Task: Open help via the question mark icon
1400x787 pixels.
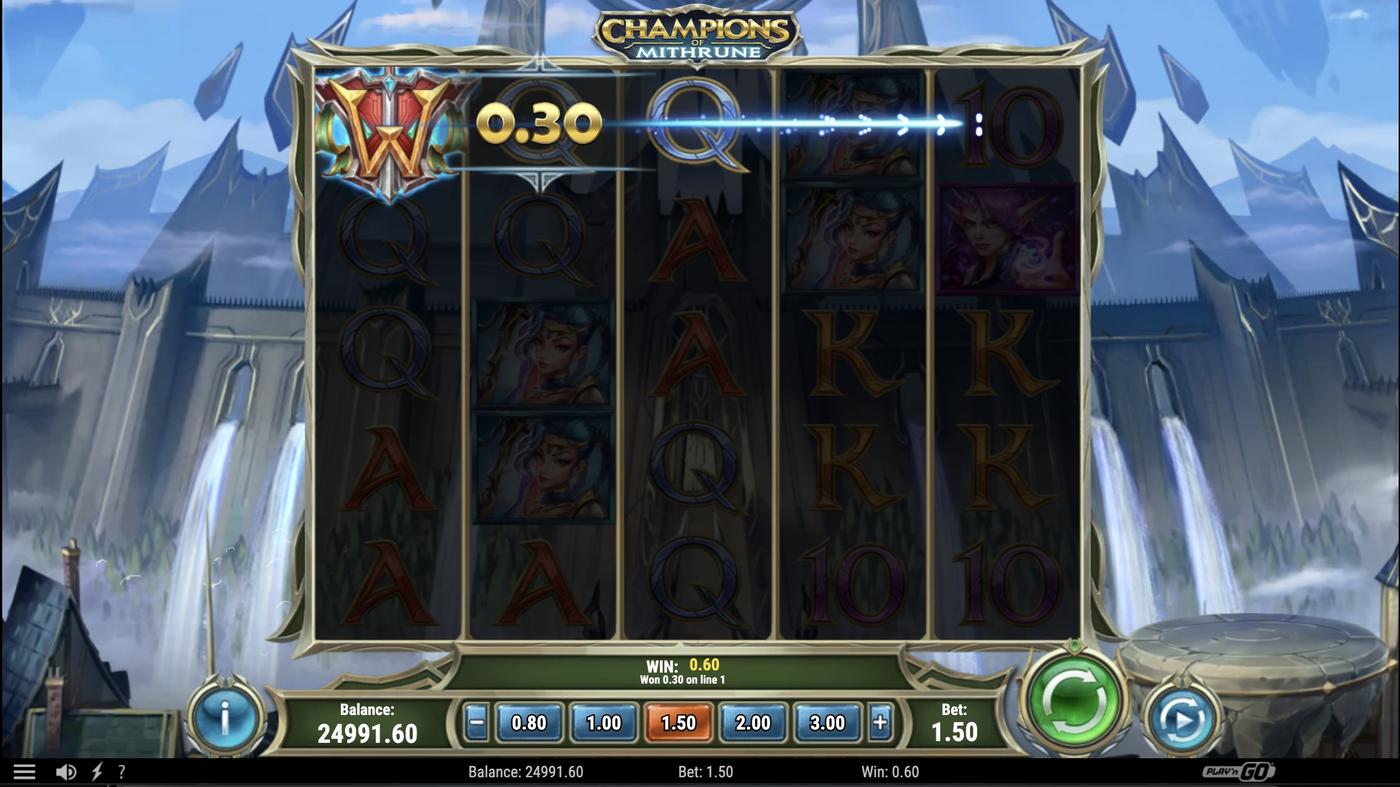Action: (122, 769)
